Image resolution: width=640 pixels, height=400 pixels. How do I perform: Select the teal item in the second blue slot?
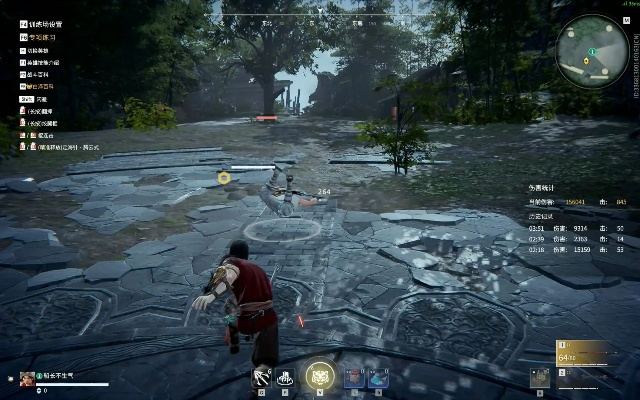click(x=377, y=377)
